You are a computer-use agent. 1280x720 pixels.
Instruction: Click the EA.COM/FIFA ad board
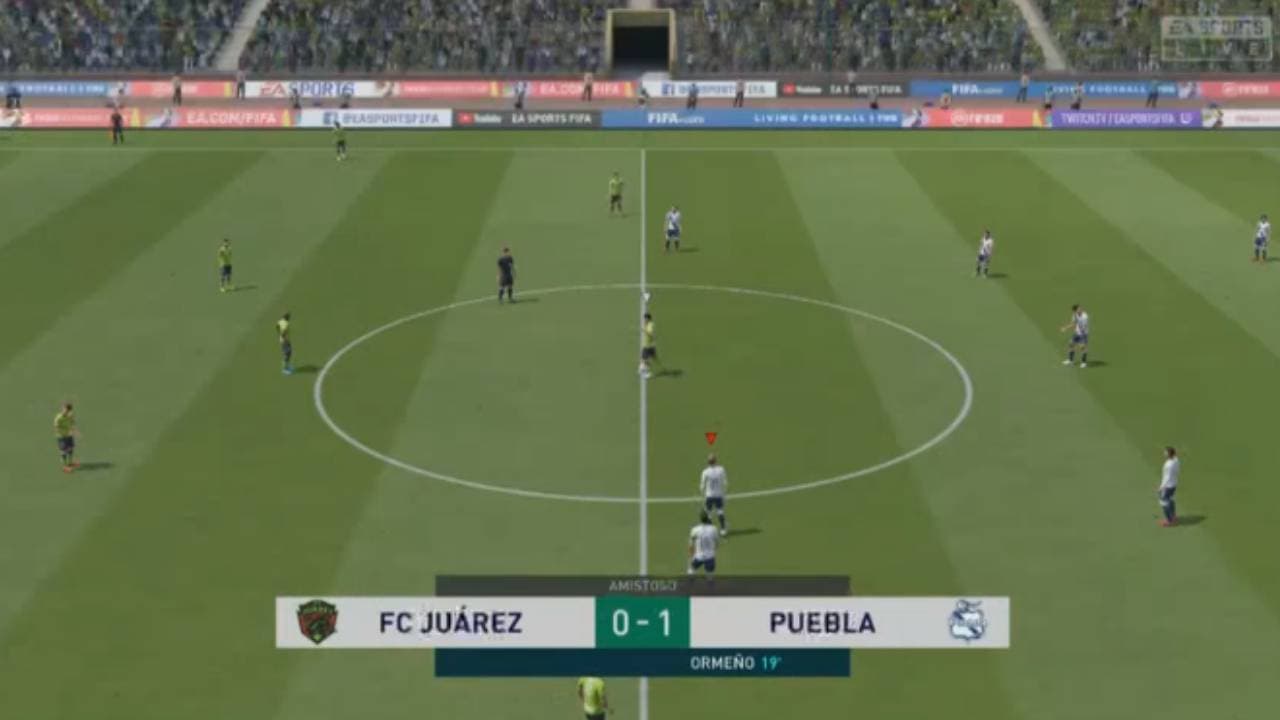click(229, 117)
